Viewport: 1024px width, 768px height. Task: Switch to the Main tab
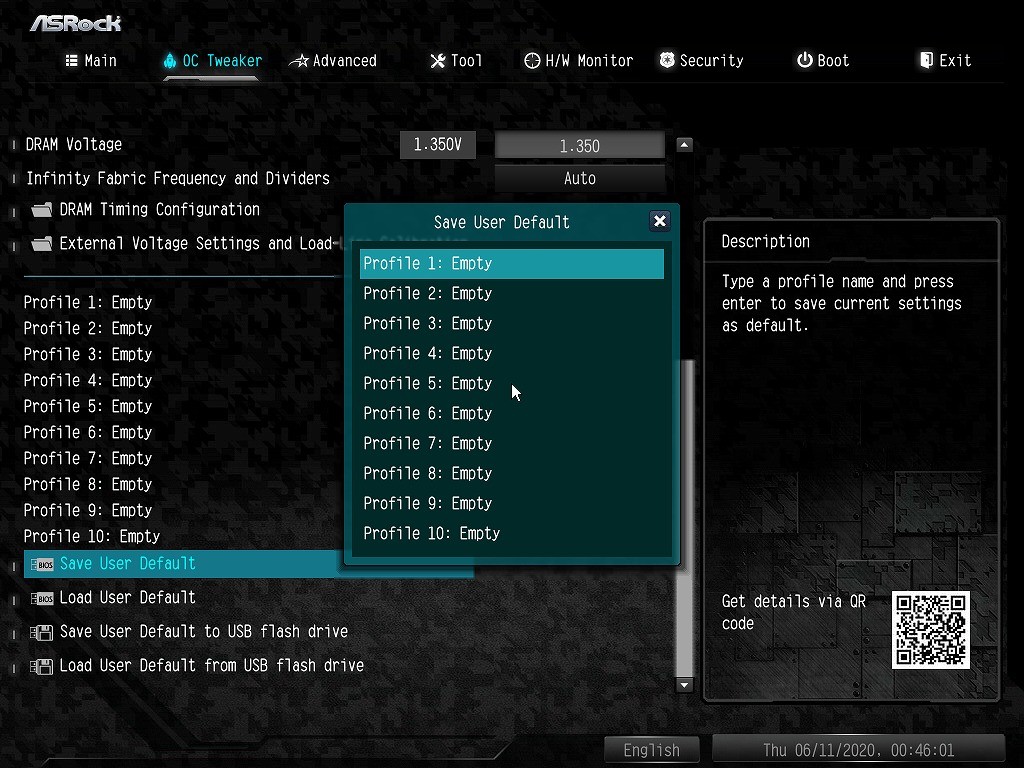(x=91, y=61)
